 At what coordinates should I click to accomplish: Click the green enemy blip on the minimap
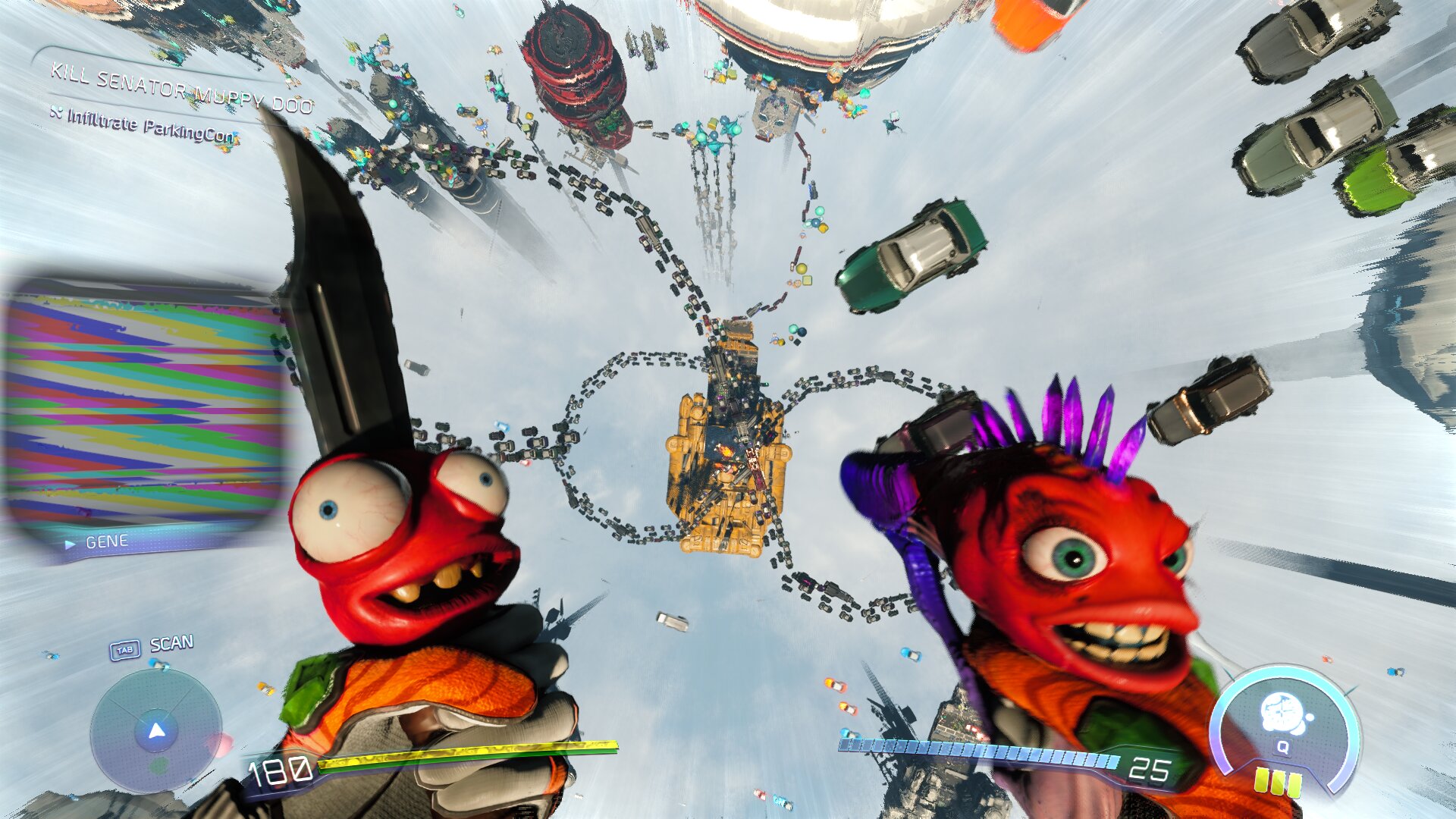[159, 766]
